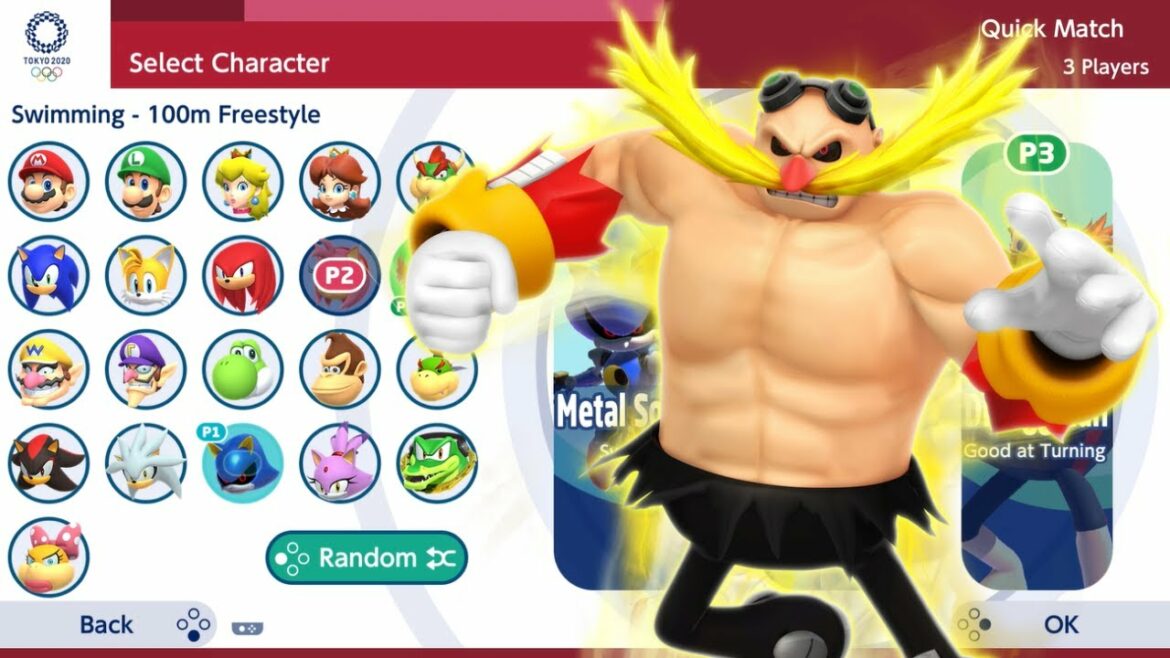Select Tails' portrait
Image resolution: width=1170 pixels, height=658 pixels.
point(146,275)
